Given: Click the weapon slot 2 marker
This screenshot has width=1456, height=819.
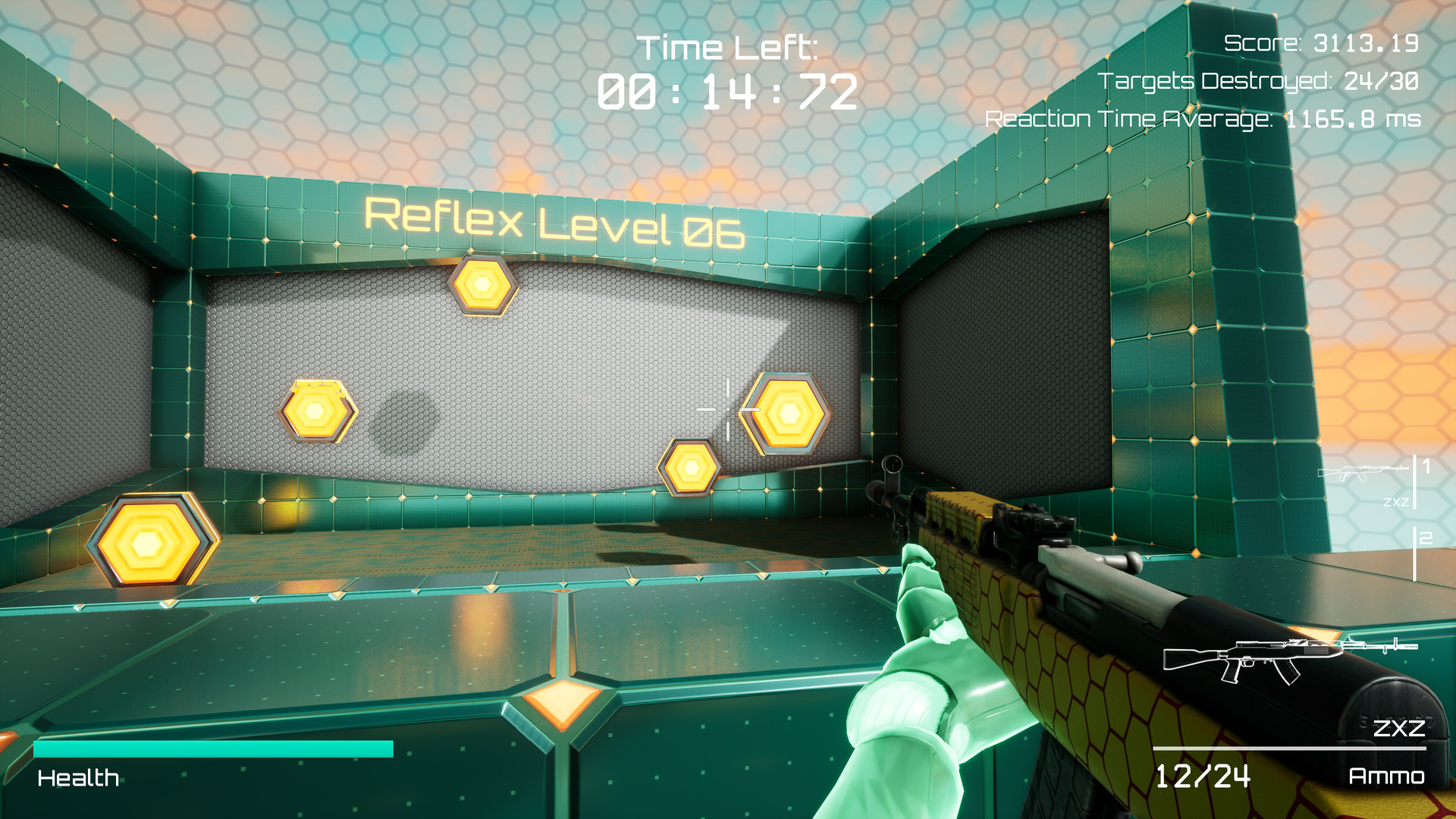Looking at the screenshot, I should coord(1423,540).
